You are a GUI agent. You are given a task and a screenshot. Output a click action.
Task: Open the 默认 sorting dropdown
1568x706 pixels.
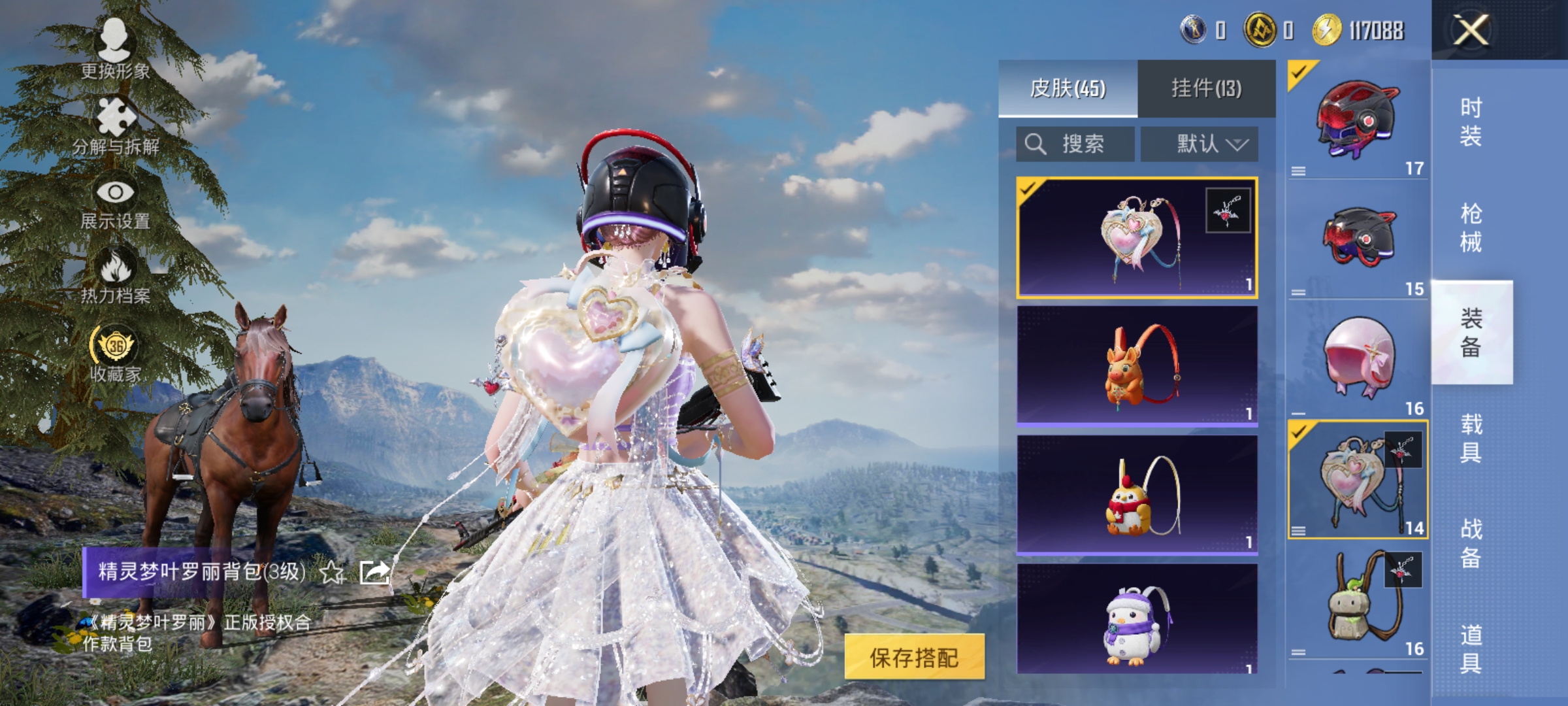[x=1207, y=144]
